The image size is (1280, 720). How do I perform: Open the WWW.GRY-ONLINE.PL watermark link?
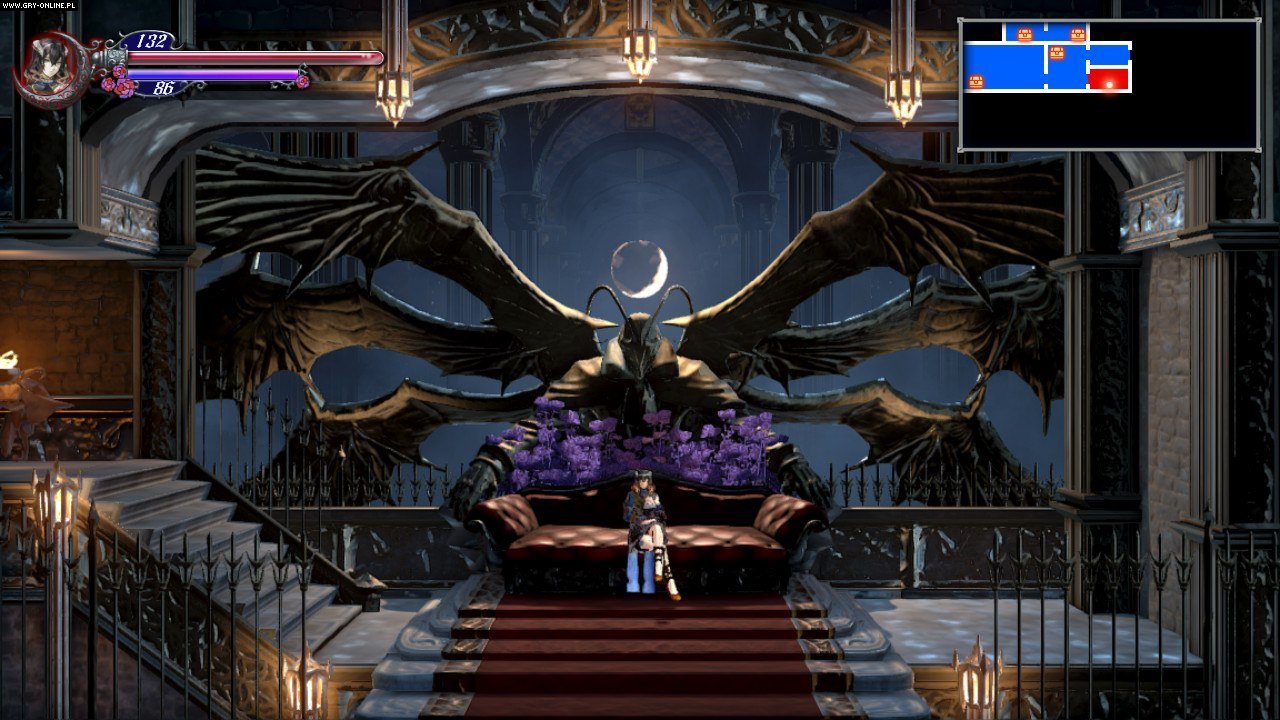pyautogui.click(x=38, y=6)
